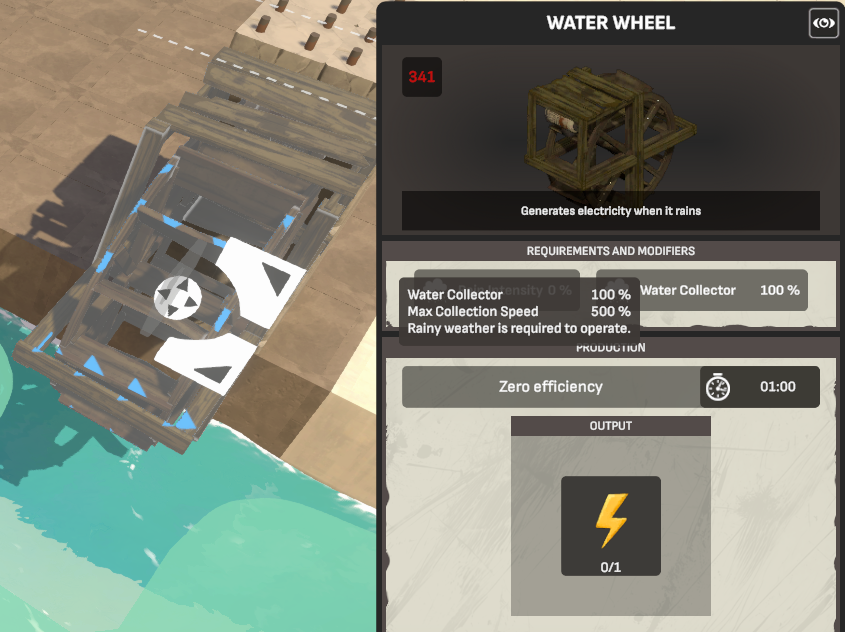
Task: Click the lightning bolt output slot
Action: click(x=610, y=526)
